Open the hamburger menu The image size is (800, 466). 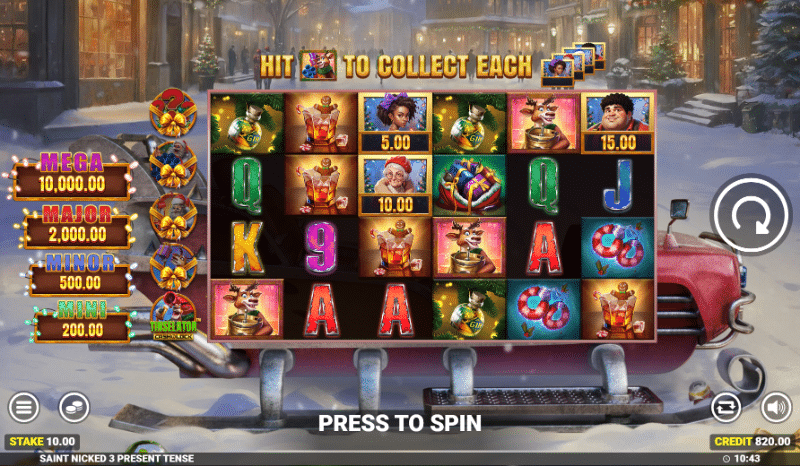coord(23,407)
